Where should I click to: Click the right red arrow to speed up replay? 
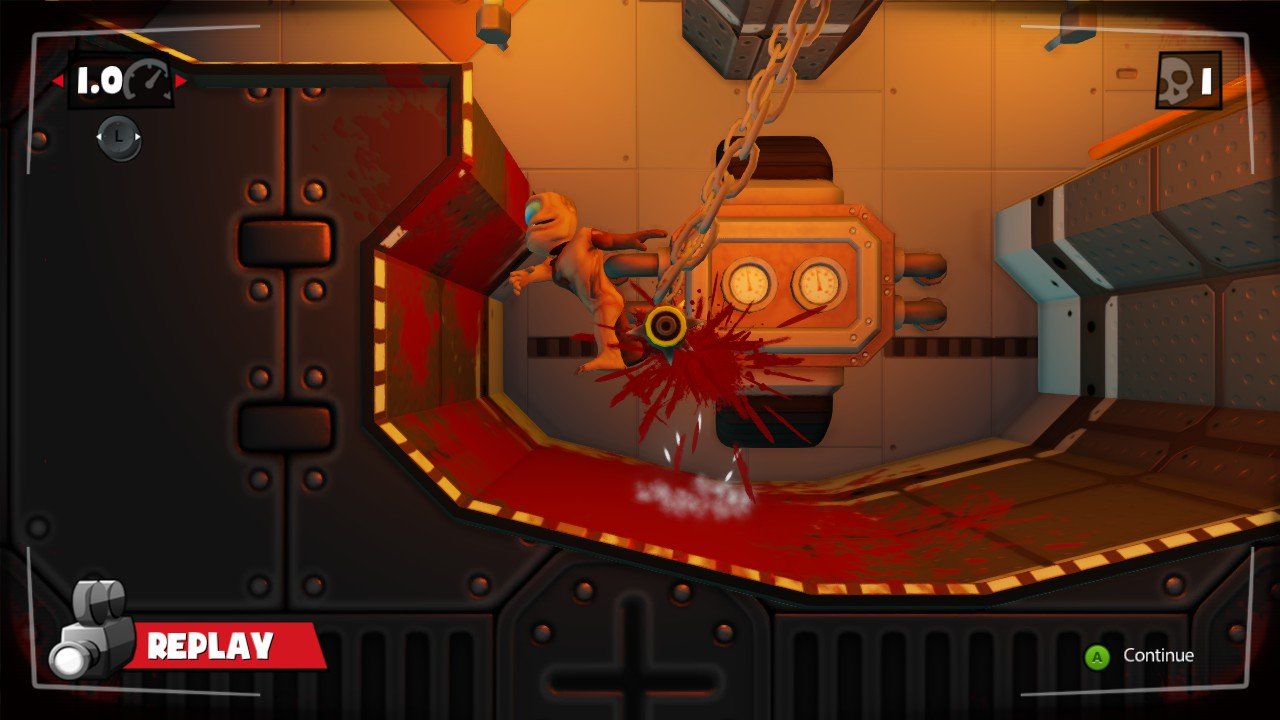point(181,81)
